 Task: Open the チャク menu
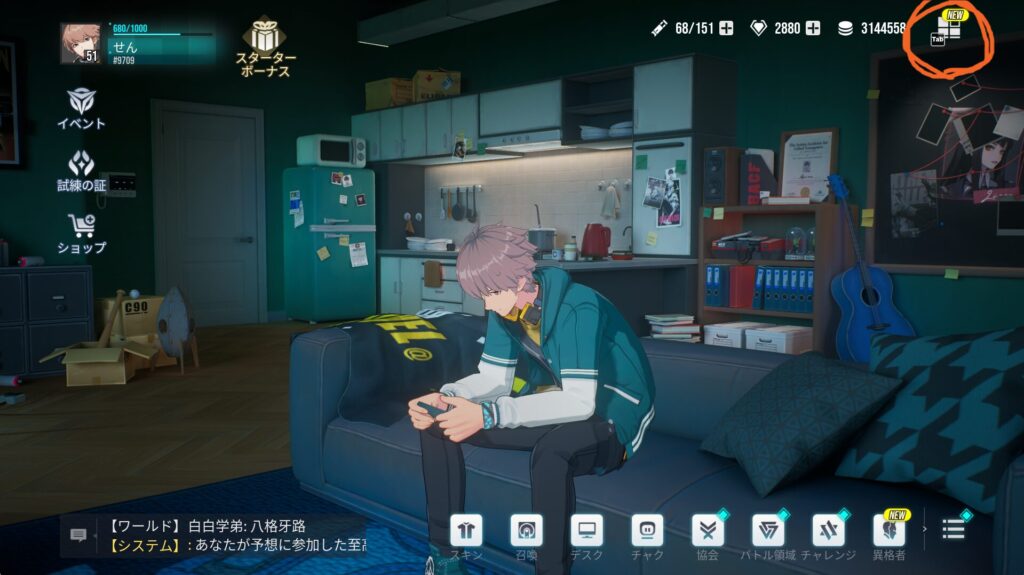click(x=647, y=530)
